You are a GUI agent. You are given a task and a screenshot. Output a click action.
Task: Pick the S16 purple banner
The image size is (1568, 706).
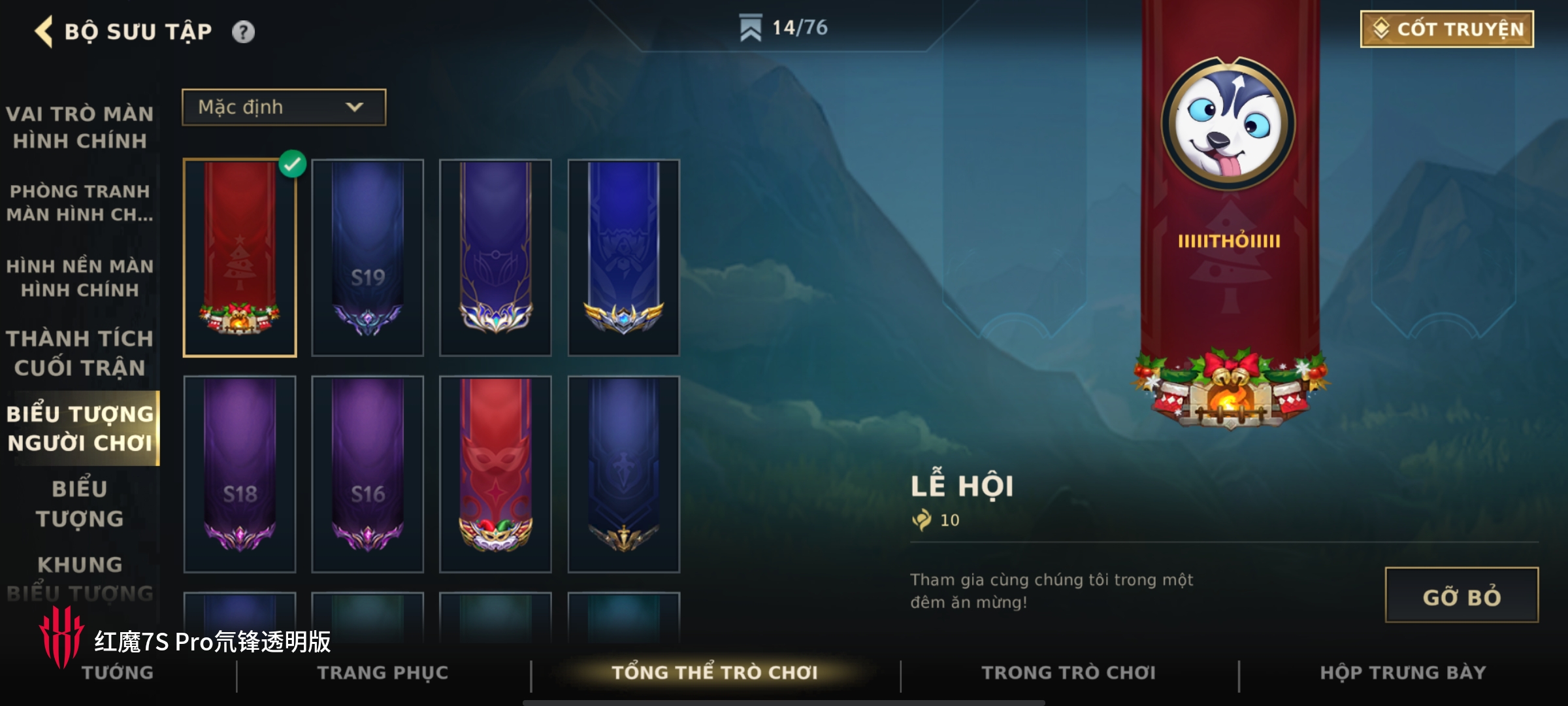368,474
